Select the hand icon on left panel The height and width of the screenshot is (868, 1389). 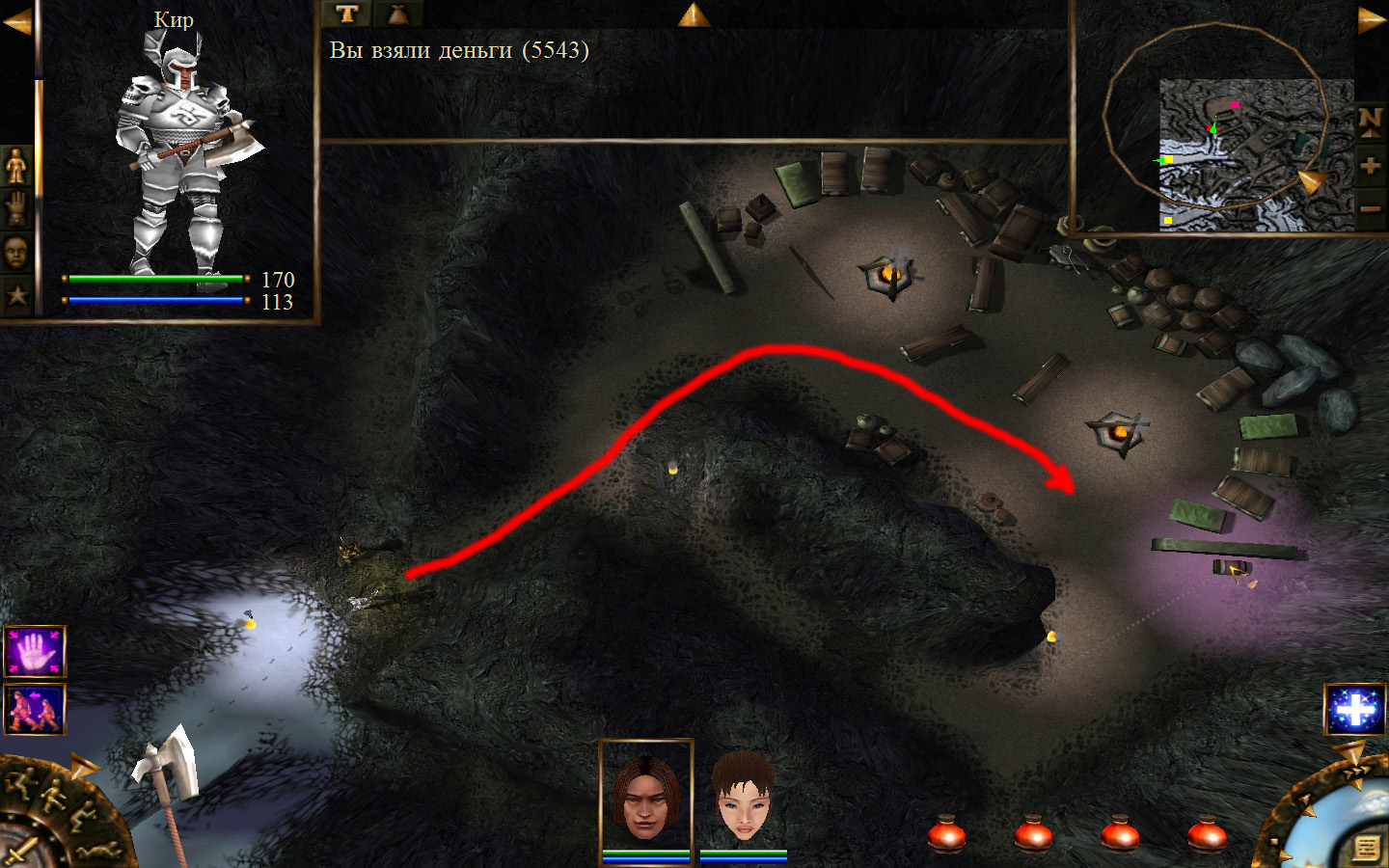(x=16, y=208)
